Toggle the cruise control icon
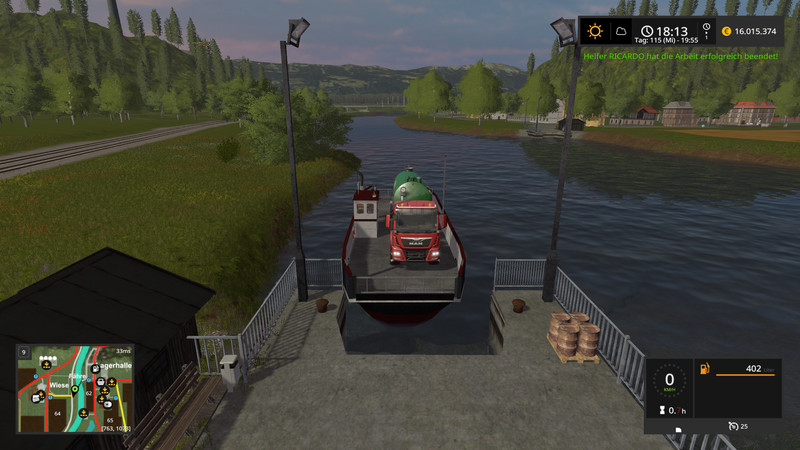Image resolution: width=800 pixels, height=450 pixels. pyautogui.click(x=734, y=427)
